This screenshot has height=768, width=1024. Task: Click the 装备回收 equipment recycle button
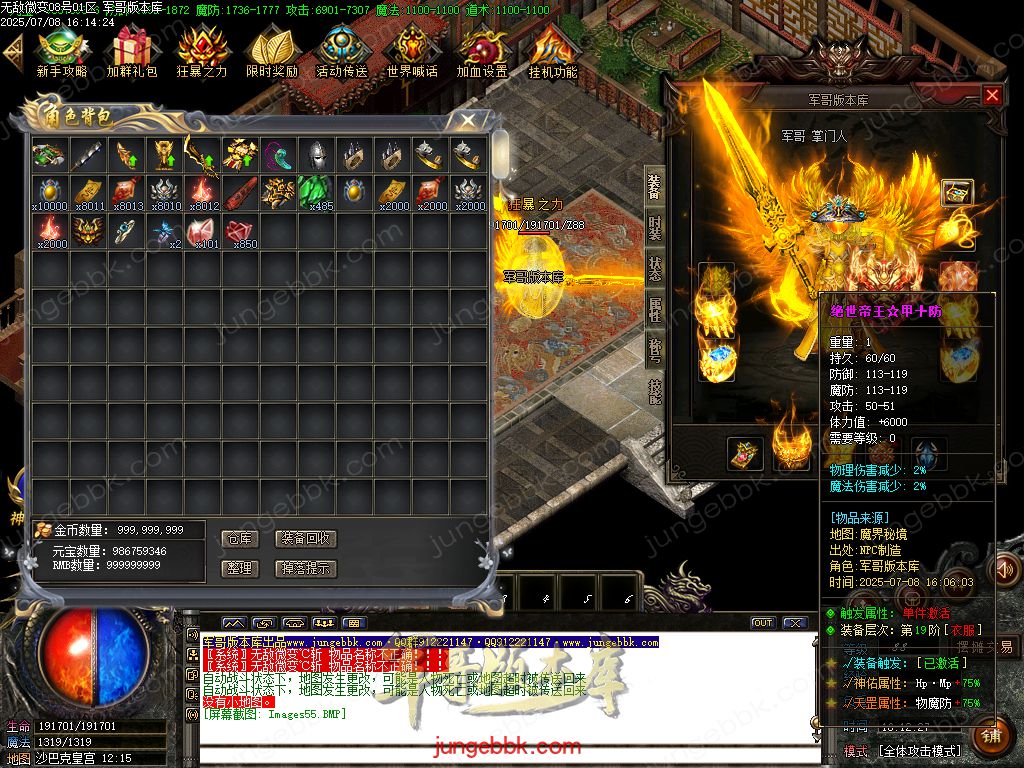pos(306,538)
